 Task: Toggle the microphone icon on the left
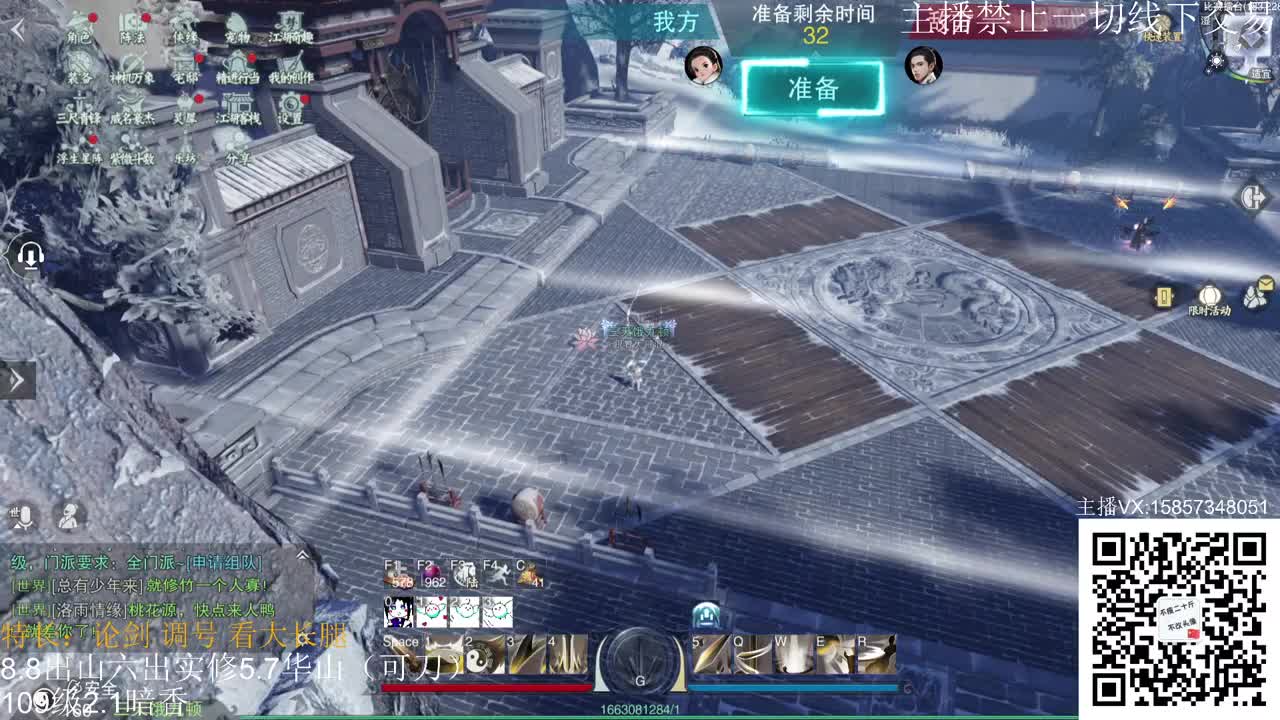(x=24, y=516)
